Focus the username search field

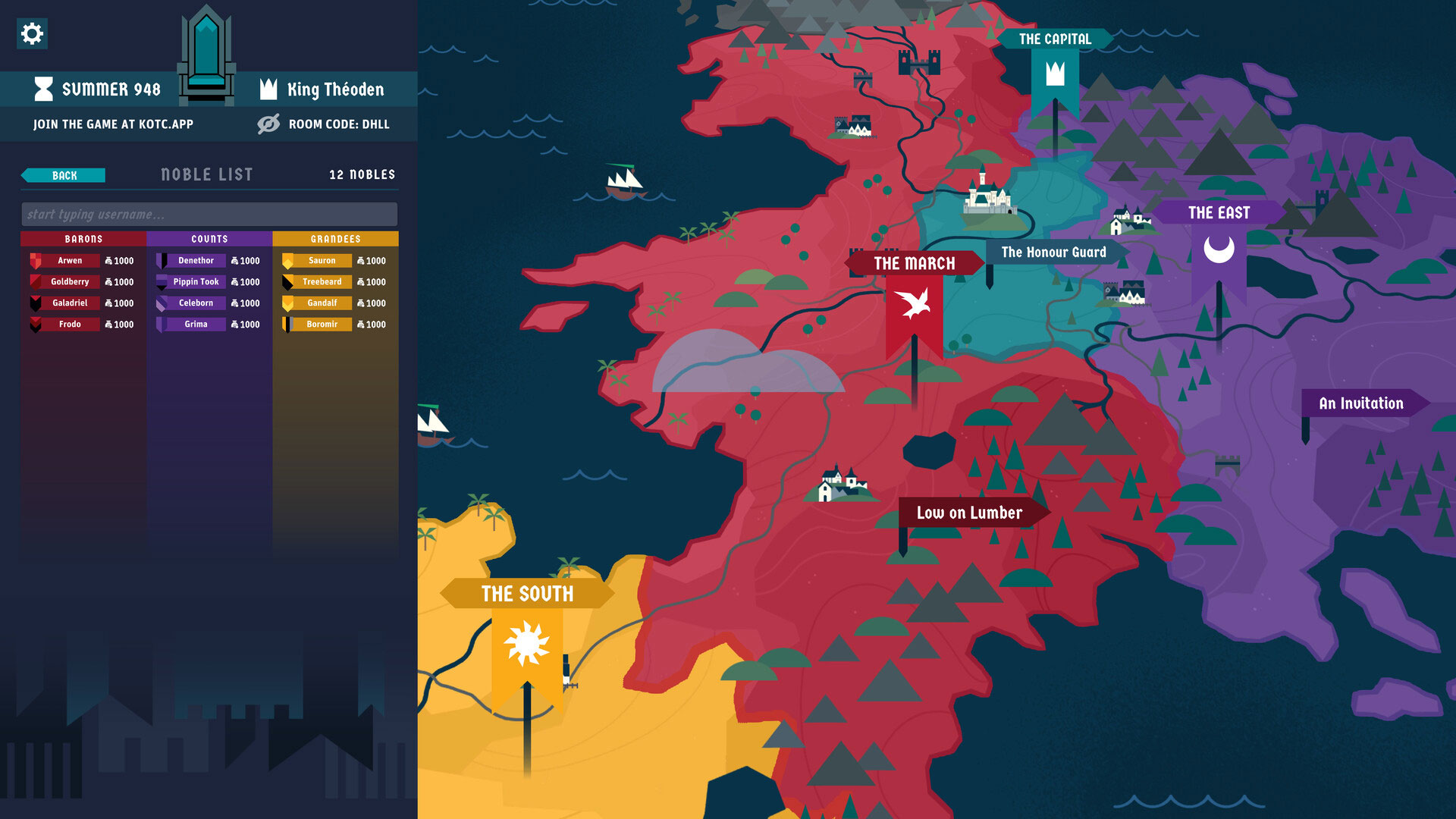209,215
